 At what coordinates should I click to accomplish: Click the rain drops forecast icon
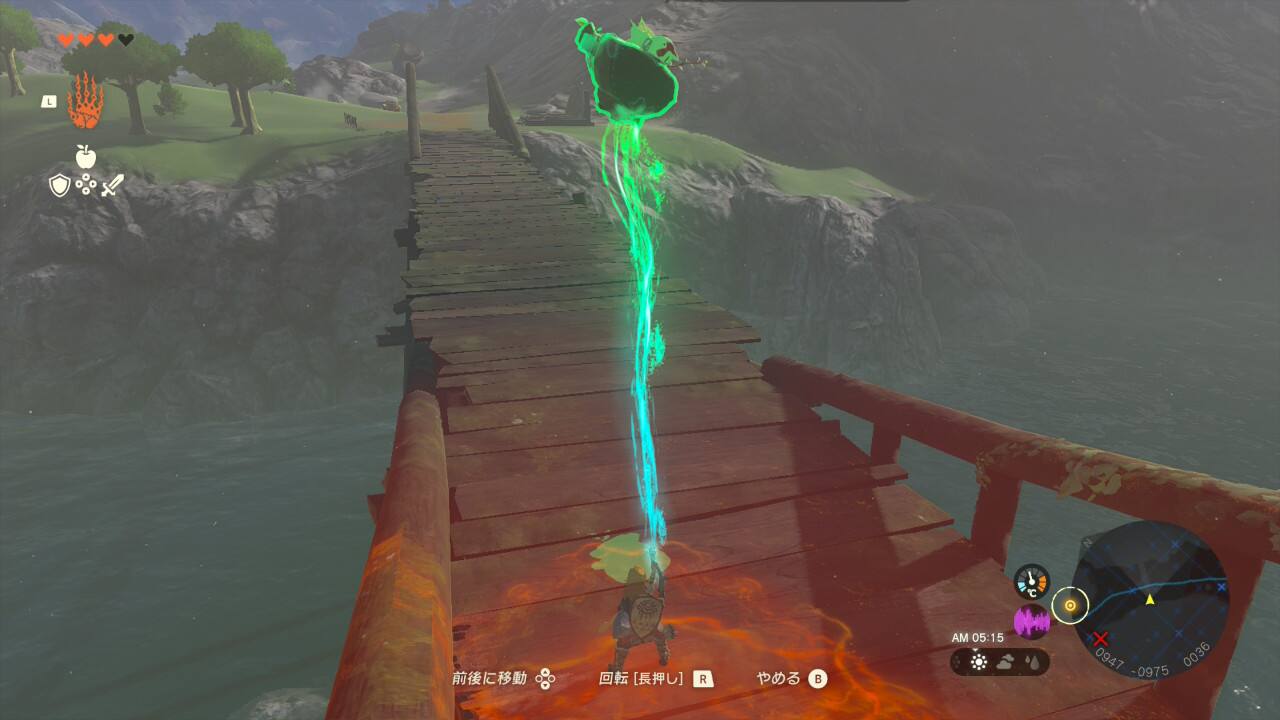click(1031, 662)
